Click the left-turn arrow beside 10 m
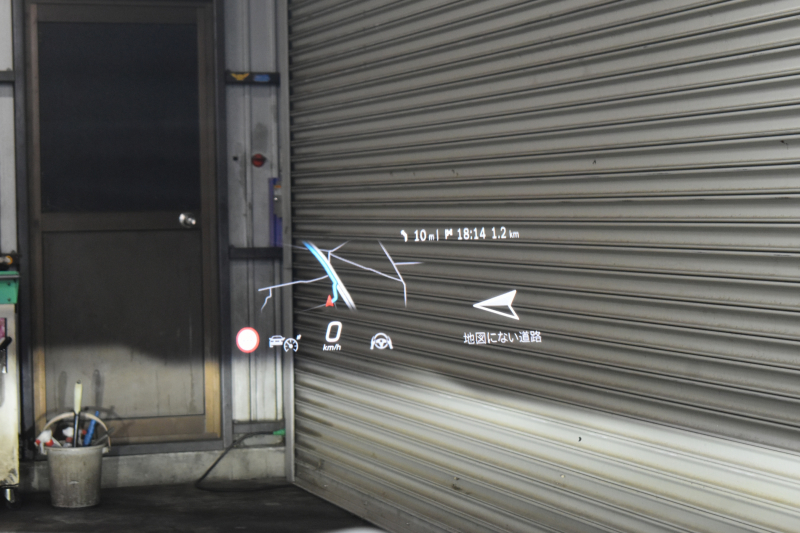Screen dimensions: 800x533 pos(404,235)
